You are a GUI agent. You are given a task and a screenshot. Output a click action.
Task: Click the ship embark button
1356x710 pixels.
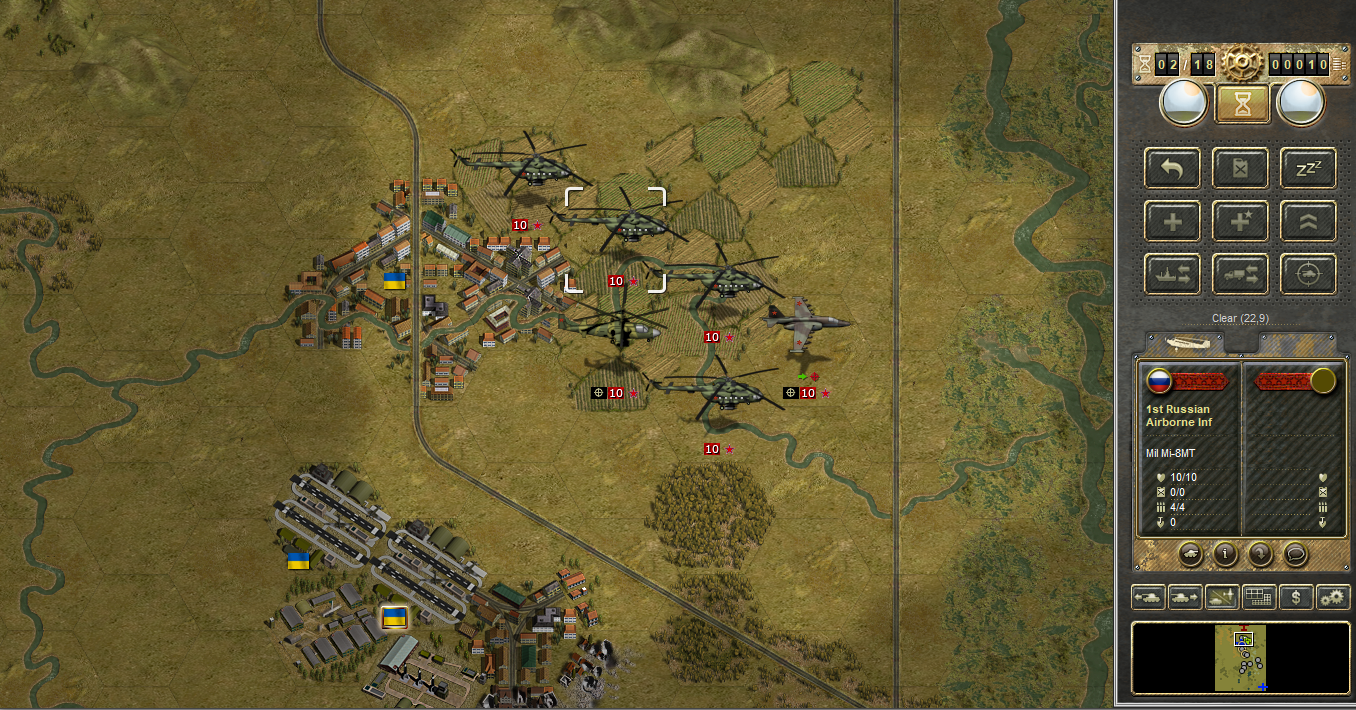pos(1172,273)
